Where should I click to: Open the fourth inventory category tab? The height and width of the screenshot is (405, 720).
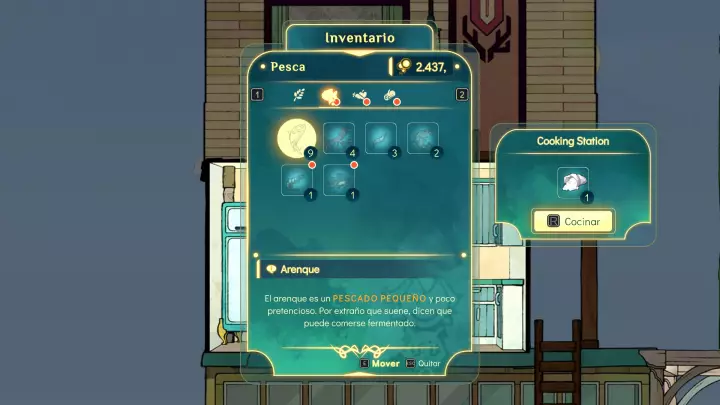(391, 96)
